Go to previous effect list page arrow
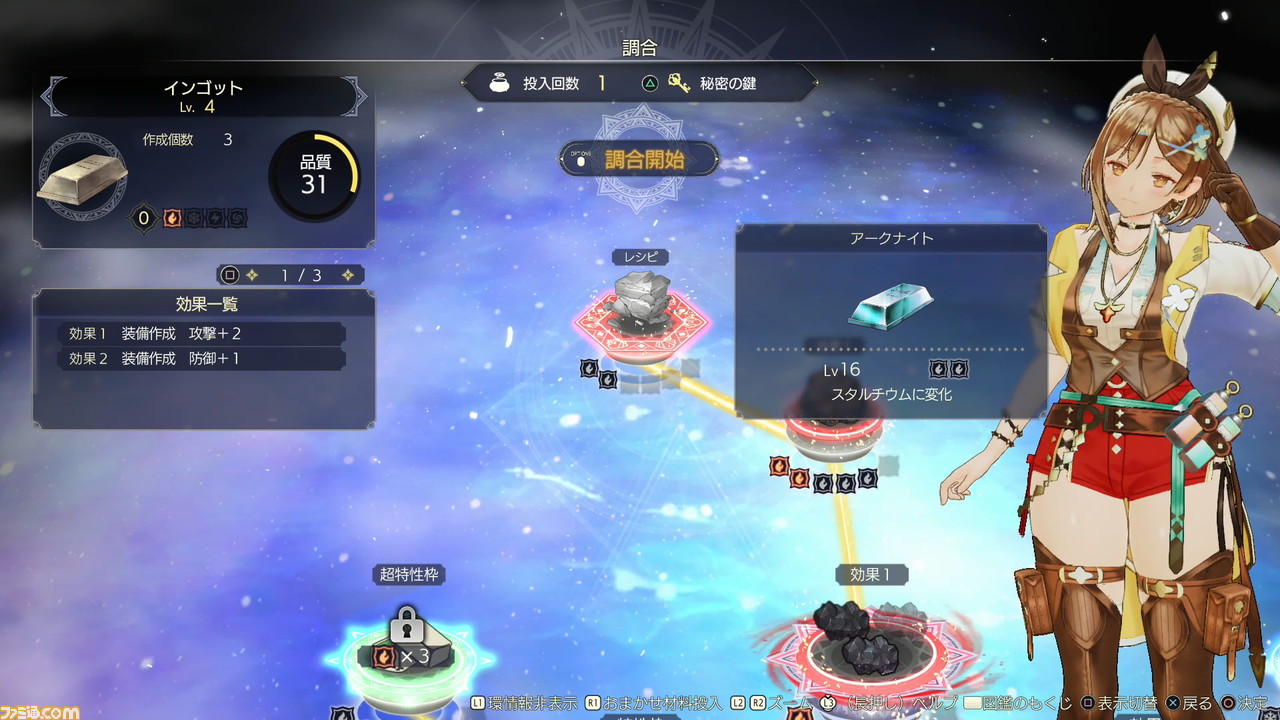This screenshot has width=1280, height=720. [252, 275]
